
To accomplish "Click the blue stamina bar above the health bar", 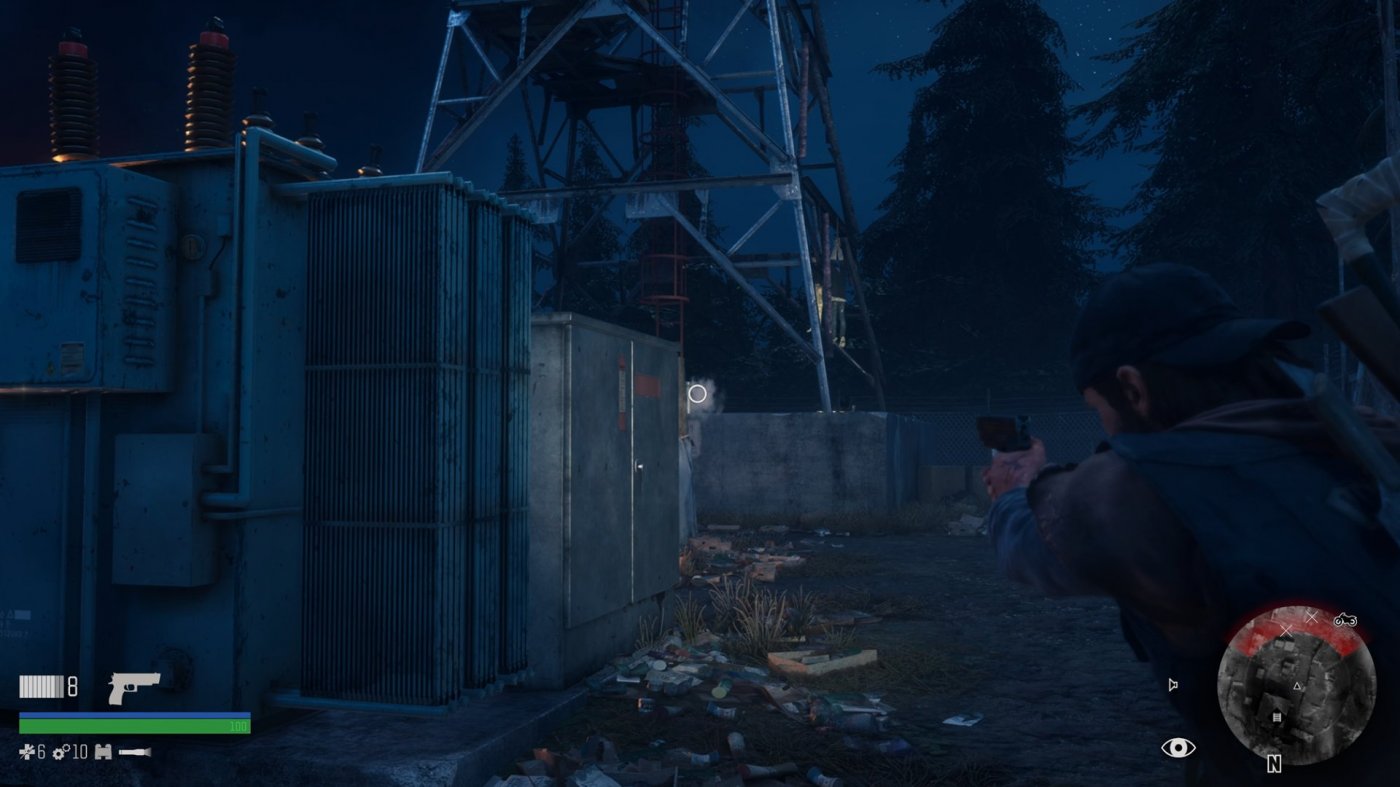I will click(x=133, y=714).
